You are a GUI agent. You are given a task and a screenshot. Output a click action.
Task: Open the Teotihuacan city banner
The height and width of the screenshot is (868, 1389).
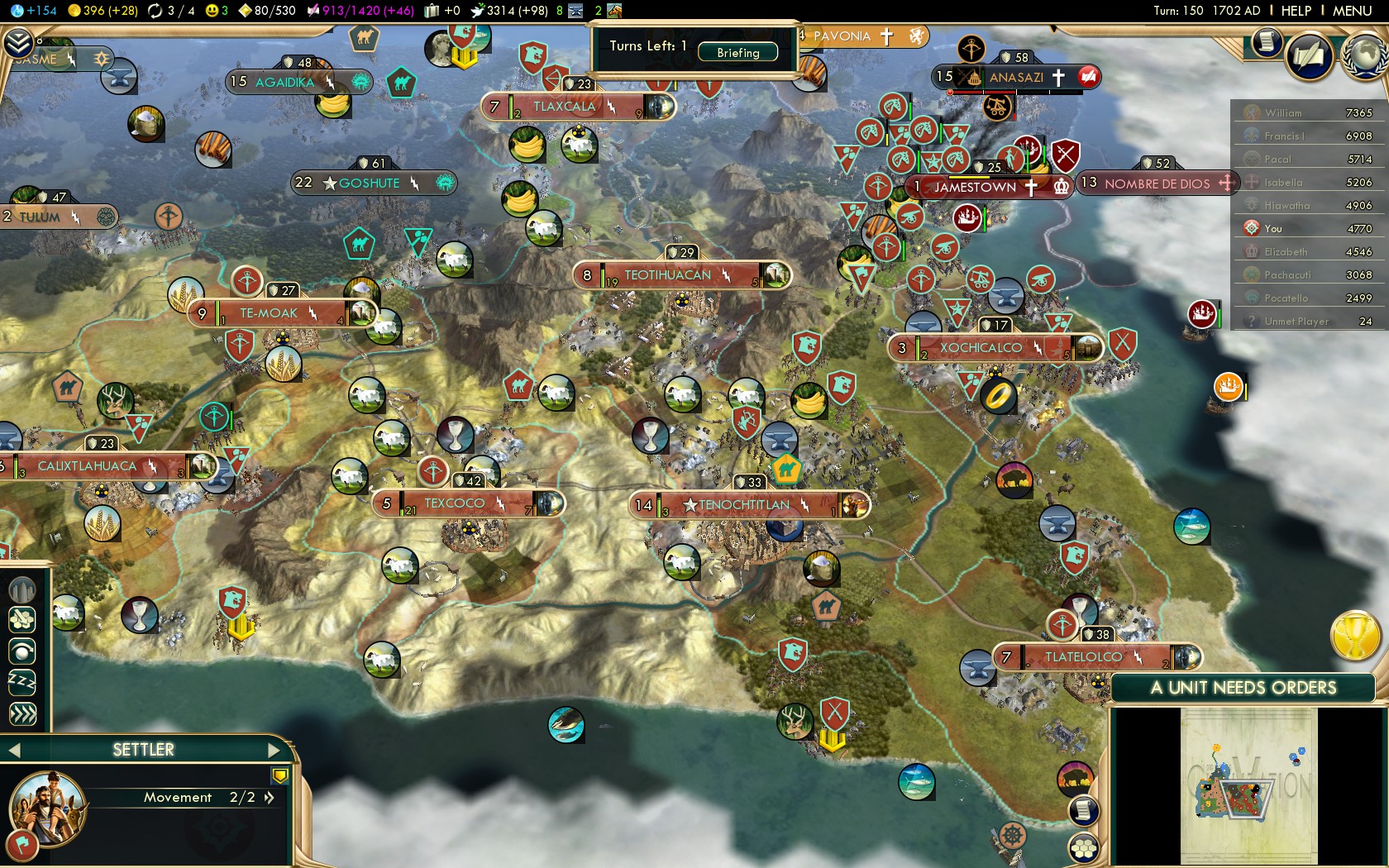(667, 275)
